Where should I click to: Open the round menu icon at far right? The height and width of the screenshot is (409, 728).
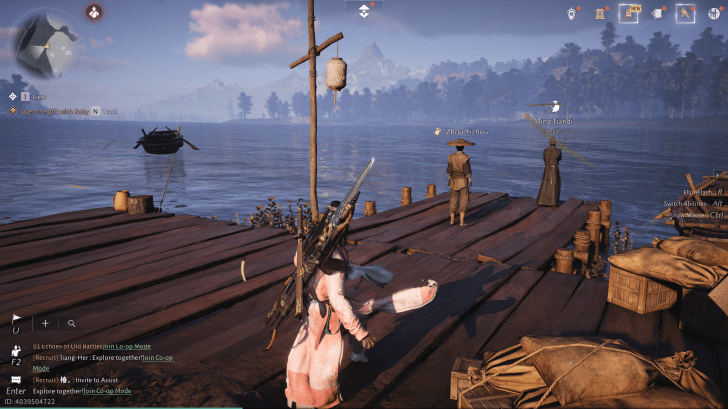pos(715,14)
